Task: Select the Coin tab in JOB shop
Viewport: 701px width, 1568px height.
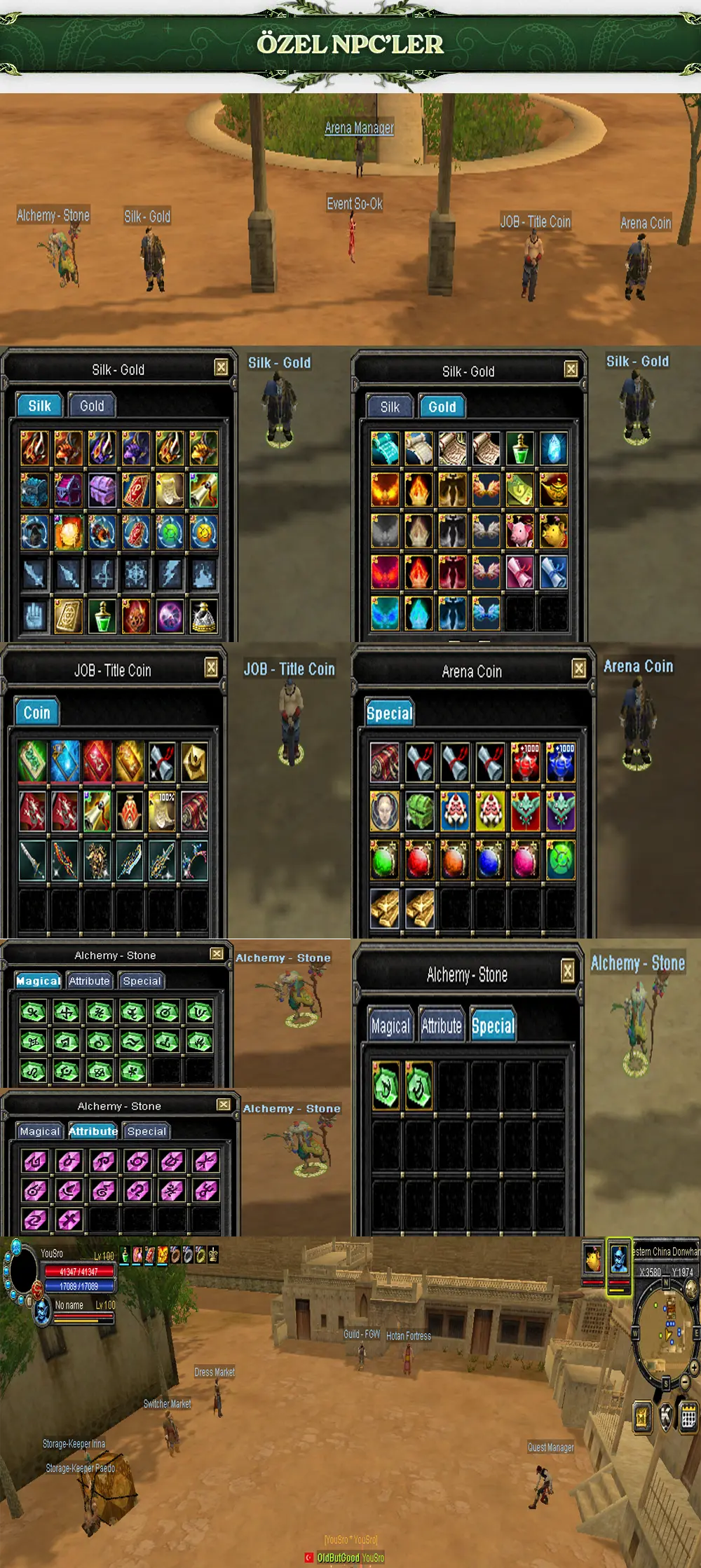Action: click(x=36, y=713)
